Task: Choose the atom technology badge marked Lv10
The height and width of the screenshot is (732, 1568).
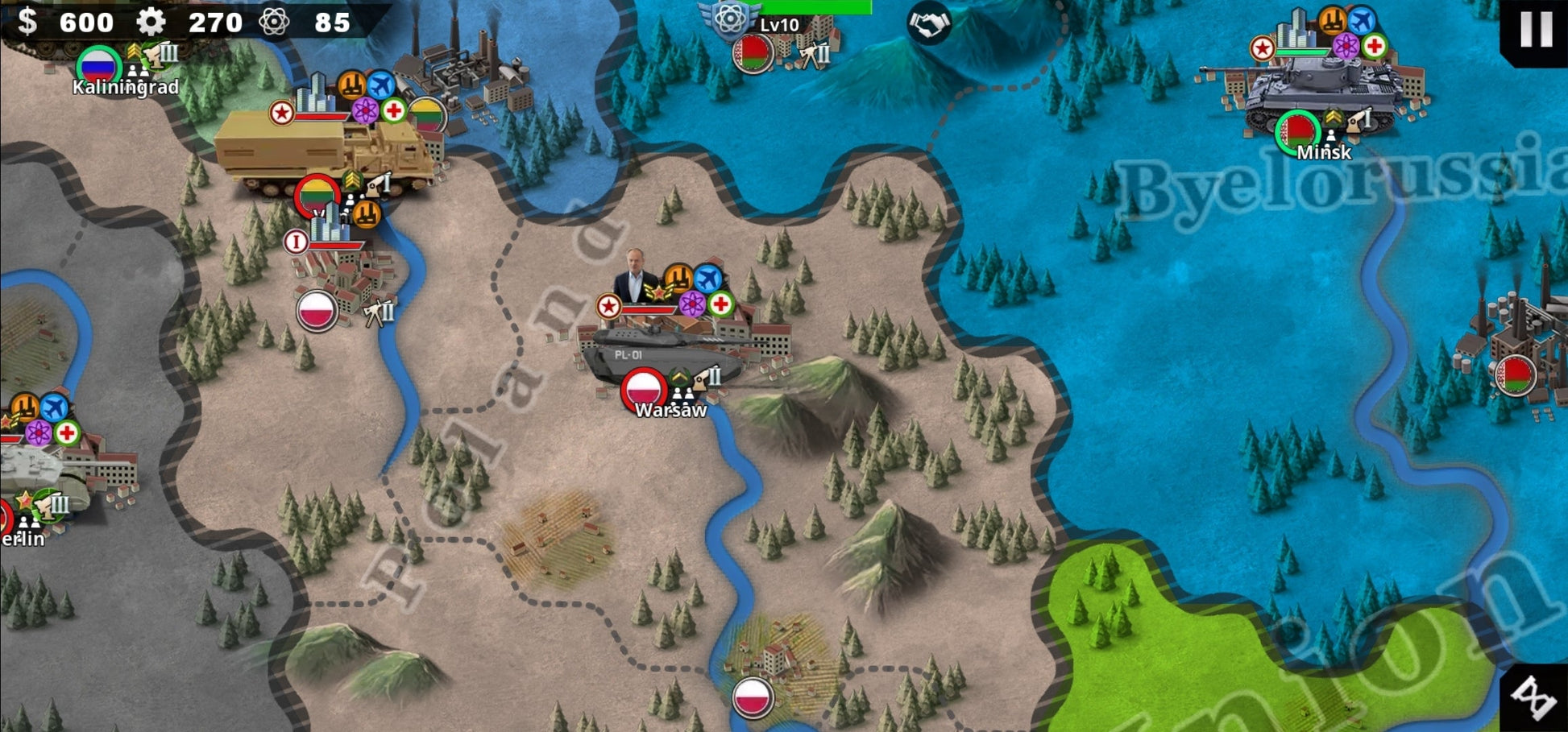Action: click(x=731, y=18)
